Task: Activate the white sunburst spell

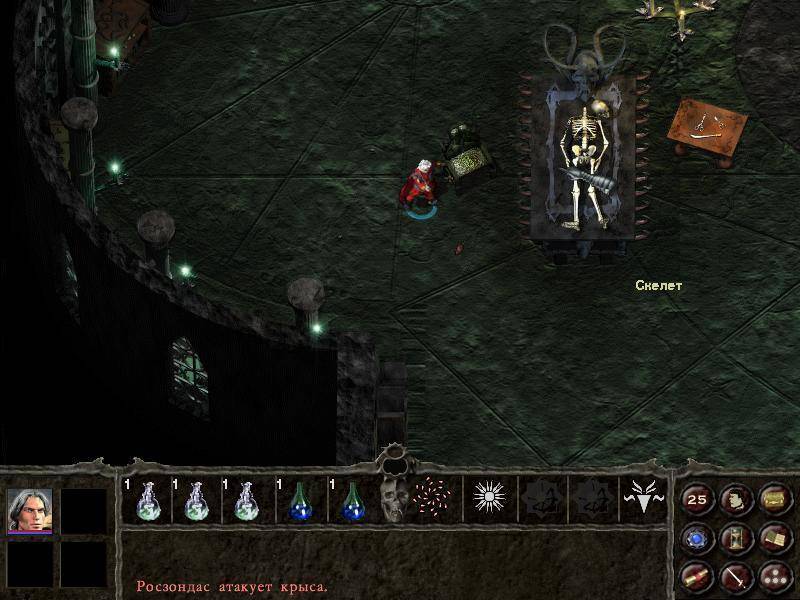Action: 490,499
